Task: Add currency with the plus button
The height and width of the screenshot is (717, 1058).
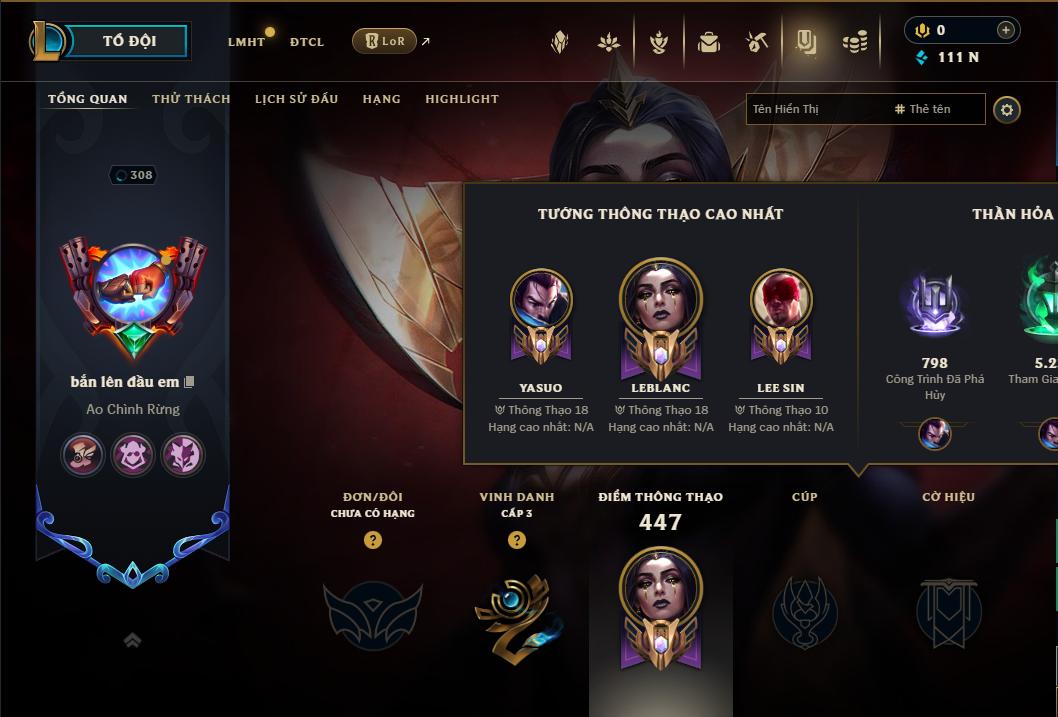Action: pos(1005,30)
